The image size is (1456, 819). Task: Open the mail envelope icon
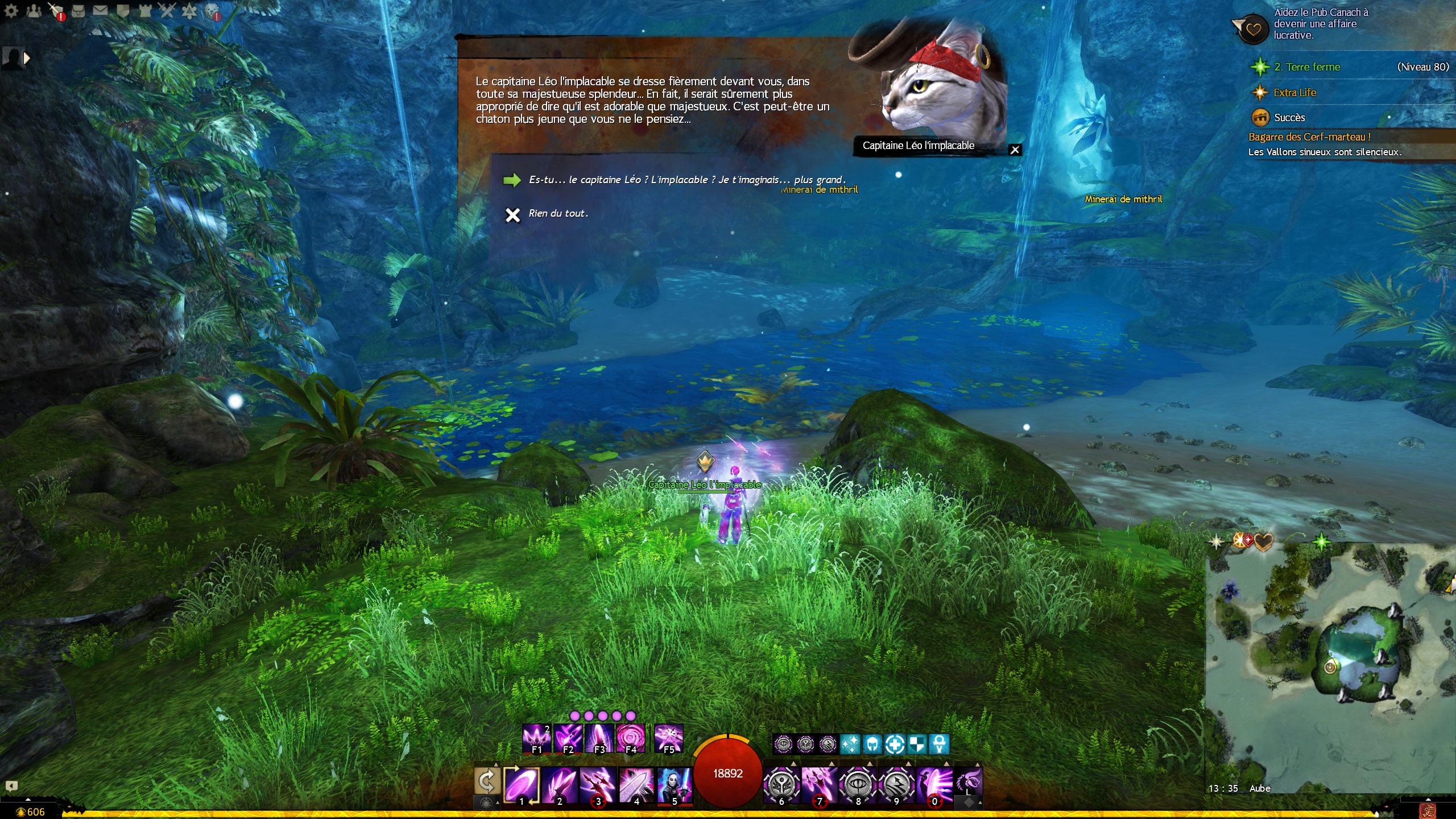tap(100, 10)
